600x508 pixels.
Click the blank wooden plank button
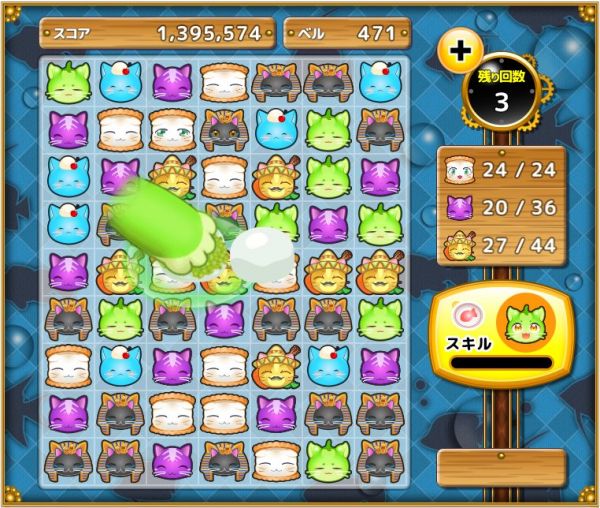[x=501, y=468]
